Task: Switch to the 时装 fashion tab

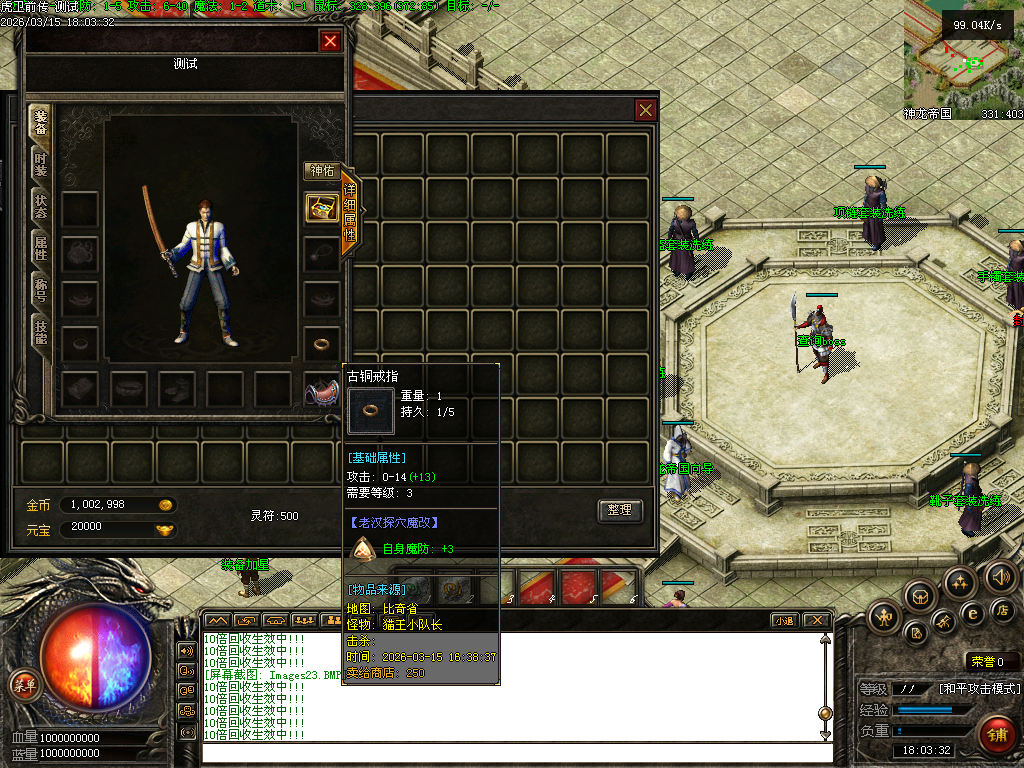Action: point(41,165)
